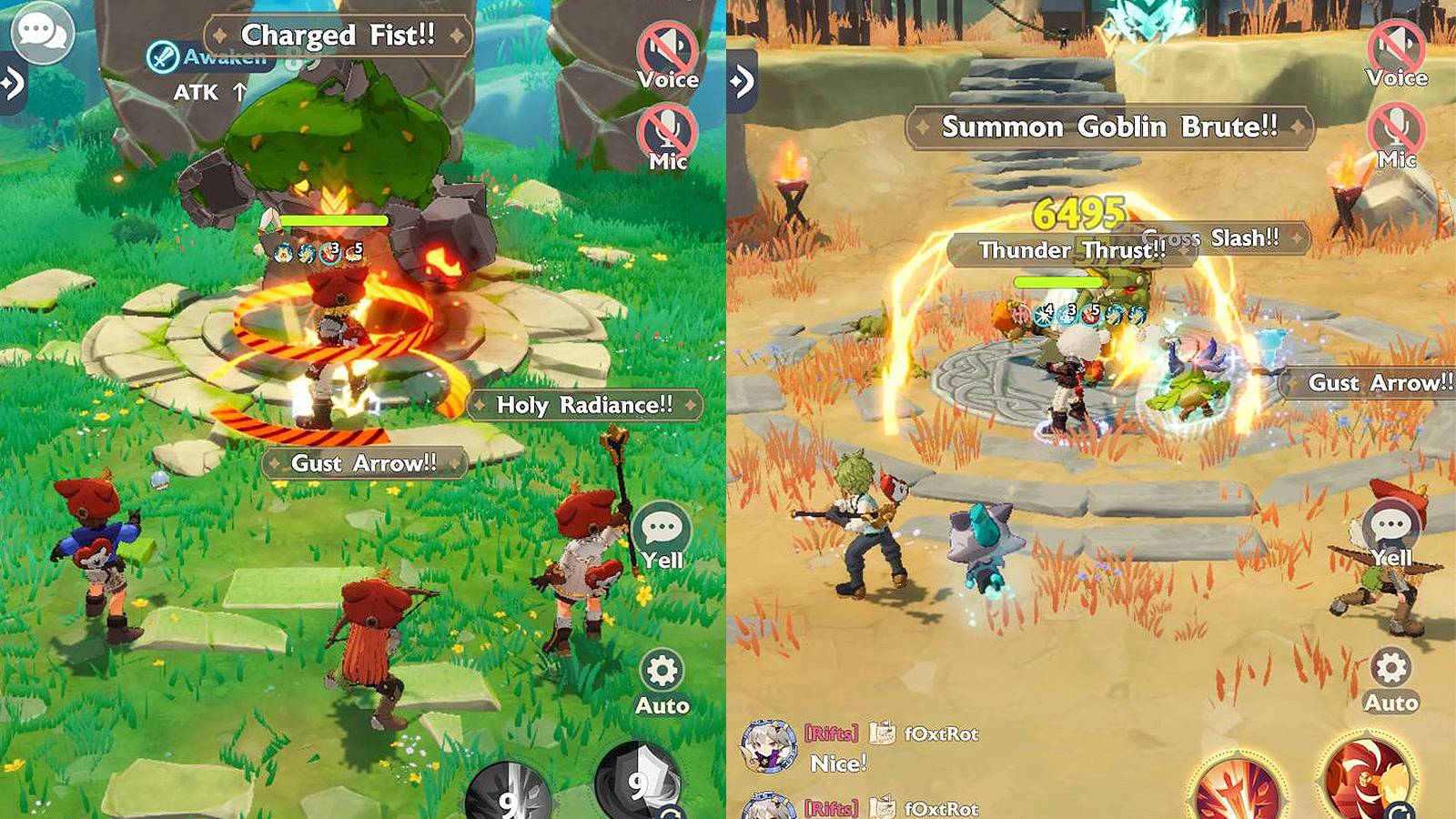Toggle Voice in the grassy forest battle
The width and height of the screenshot is (1456, 819).
[x=667, y=54]
